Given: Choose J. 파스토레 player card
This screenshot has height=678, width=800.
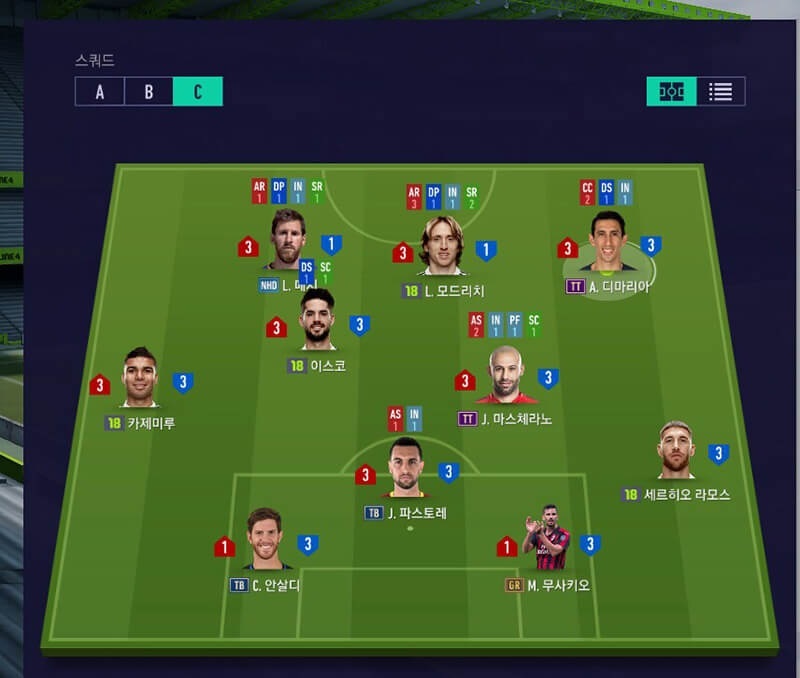Looking at the screenshot, I should (x=406, y=468).
